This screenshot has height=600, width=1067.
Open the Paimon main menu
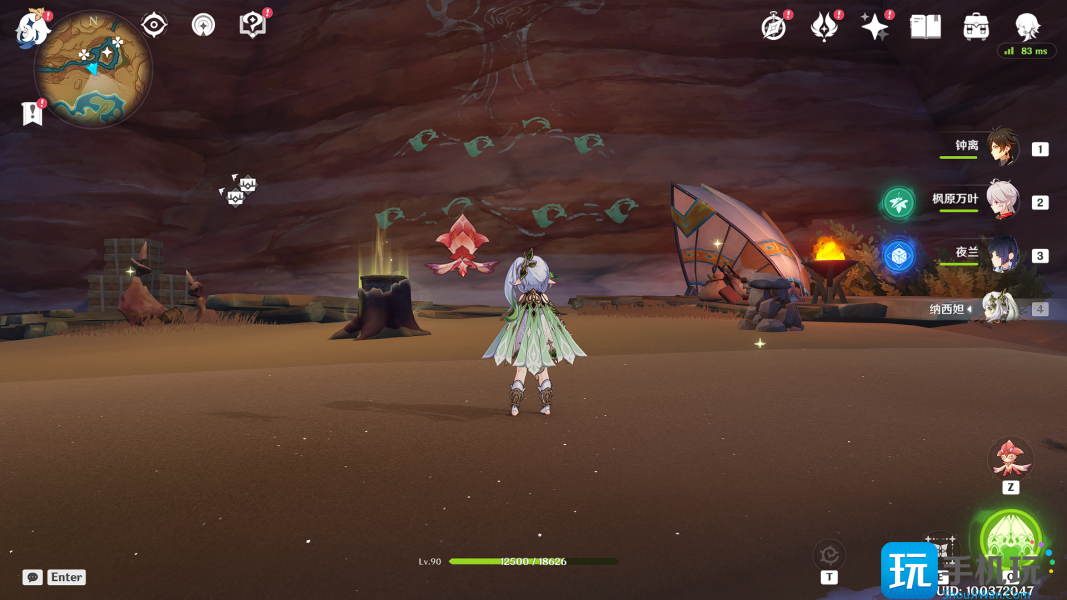click(x=31, y=28)
